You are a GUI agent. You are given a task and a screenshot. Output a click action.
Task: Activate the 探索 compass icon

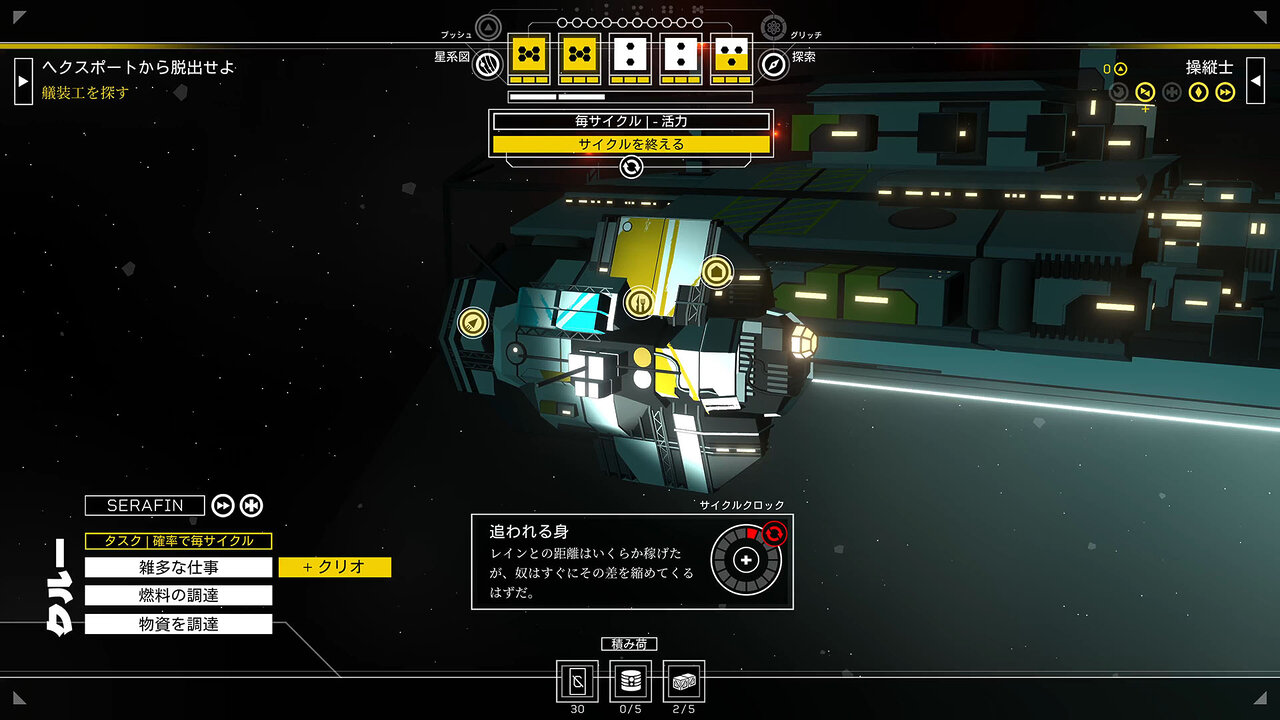click(x=774, y=64)
